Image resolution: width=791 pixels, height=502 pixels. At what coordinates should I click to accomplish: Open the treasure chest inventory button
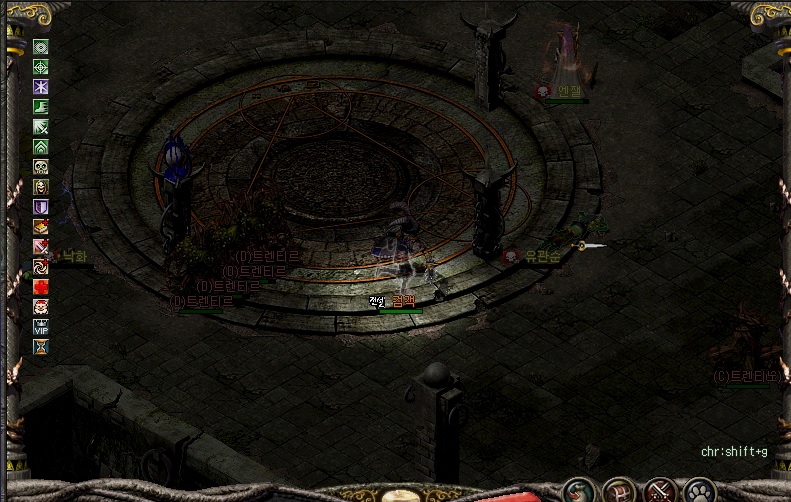(x=619, y=491)
